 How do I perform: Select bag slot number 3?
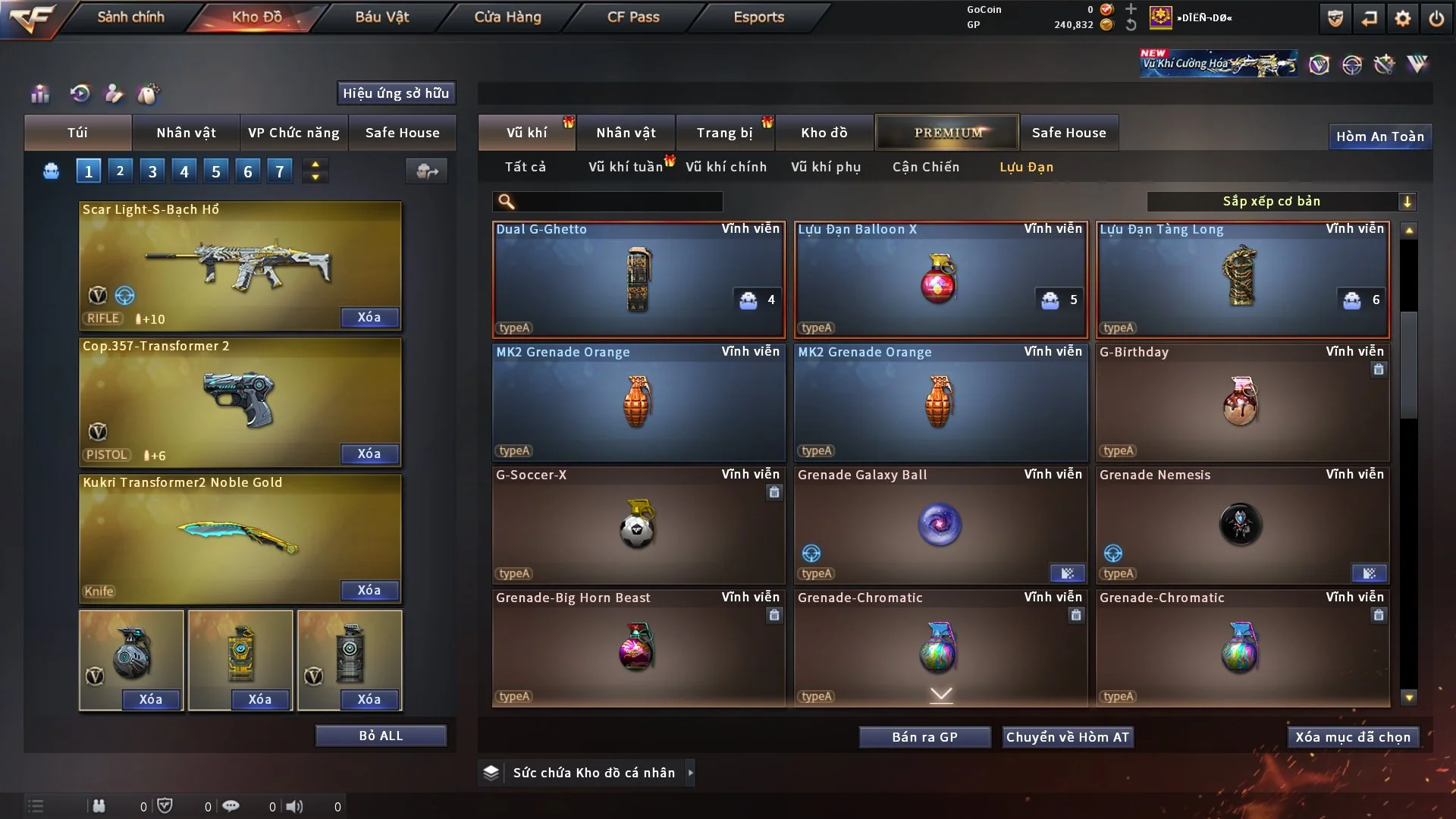click(152, 171)
